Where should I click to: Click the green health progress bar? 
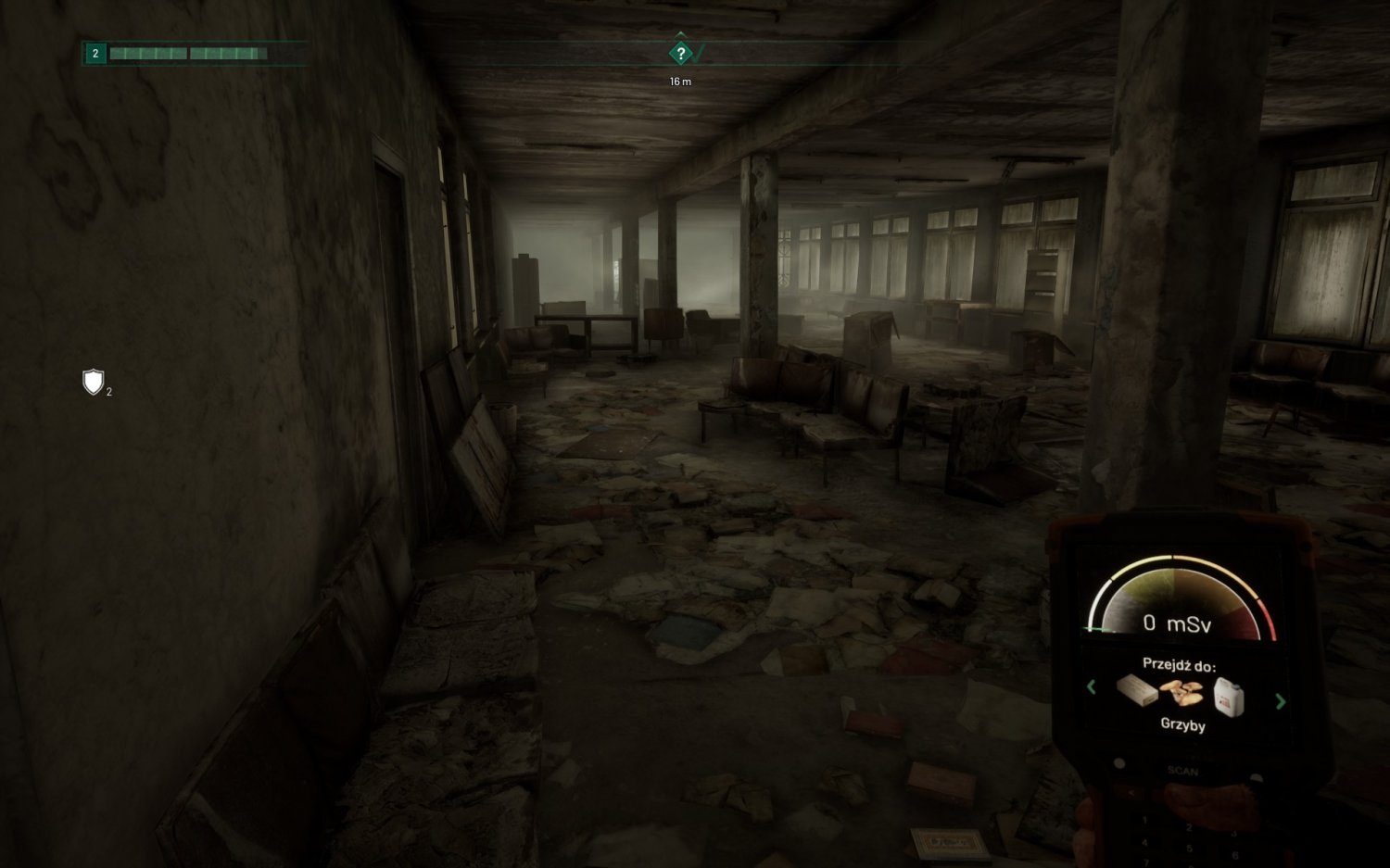point(188,53)
